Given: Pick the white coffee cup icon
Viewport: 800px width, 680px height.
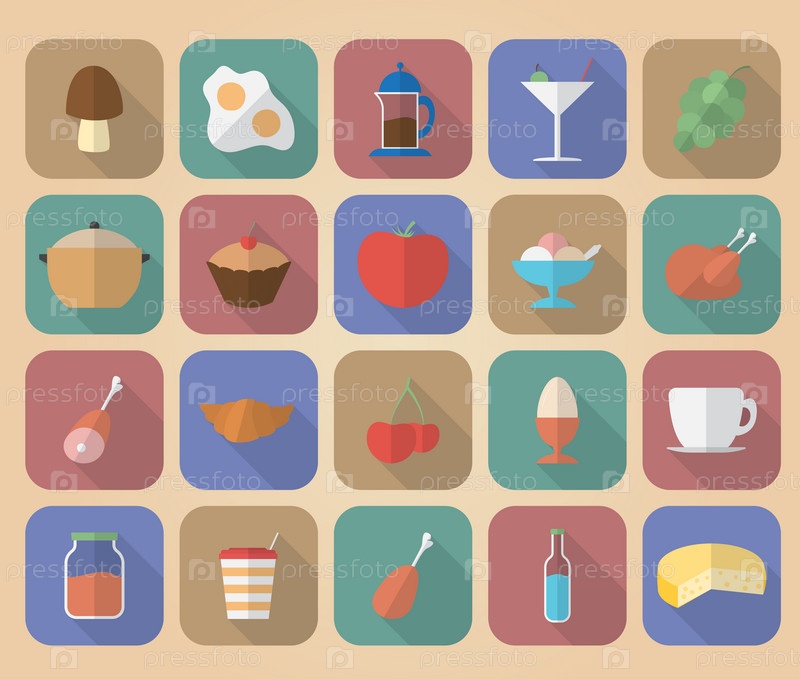Looking at the screenshot, I should tap(711, 420).
